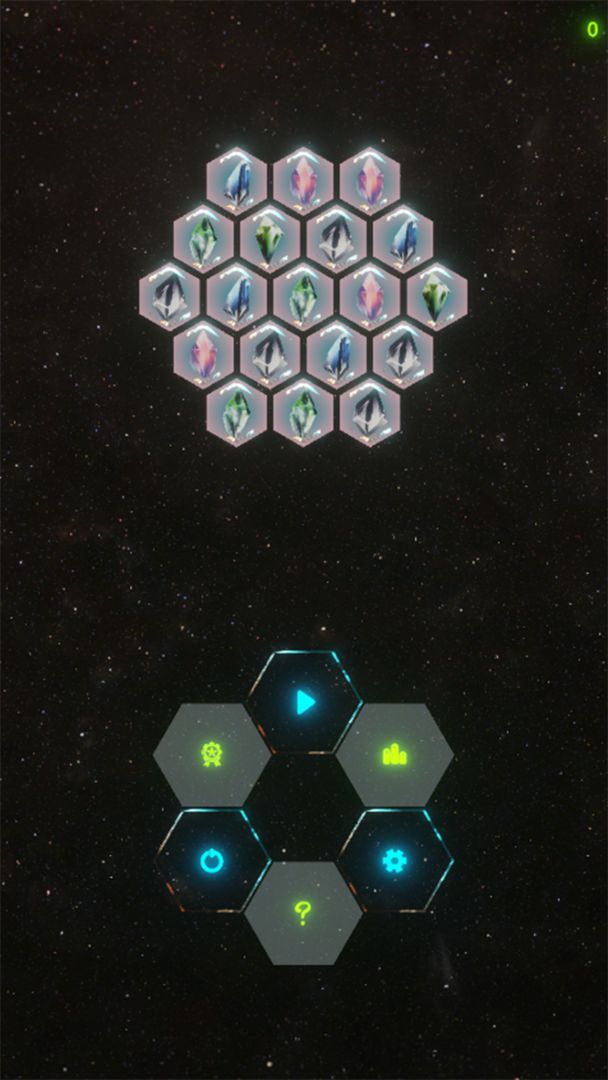The width and height of the screenshot is (608, 1080).
Task: Show the leaderboard podium hexagon
Action: (395, 755)
